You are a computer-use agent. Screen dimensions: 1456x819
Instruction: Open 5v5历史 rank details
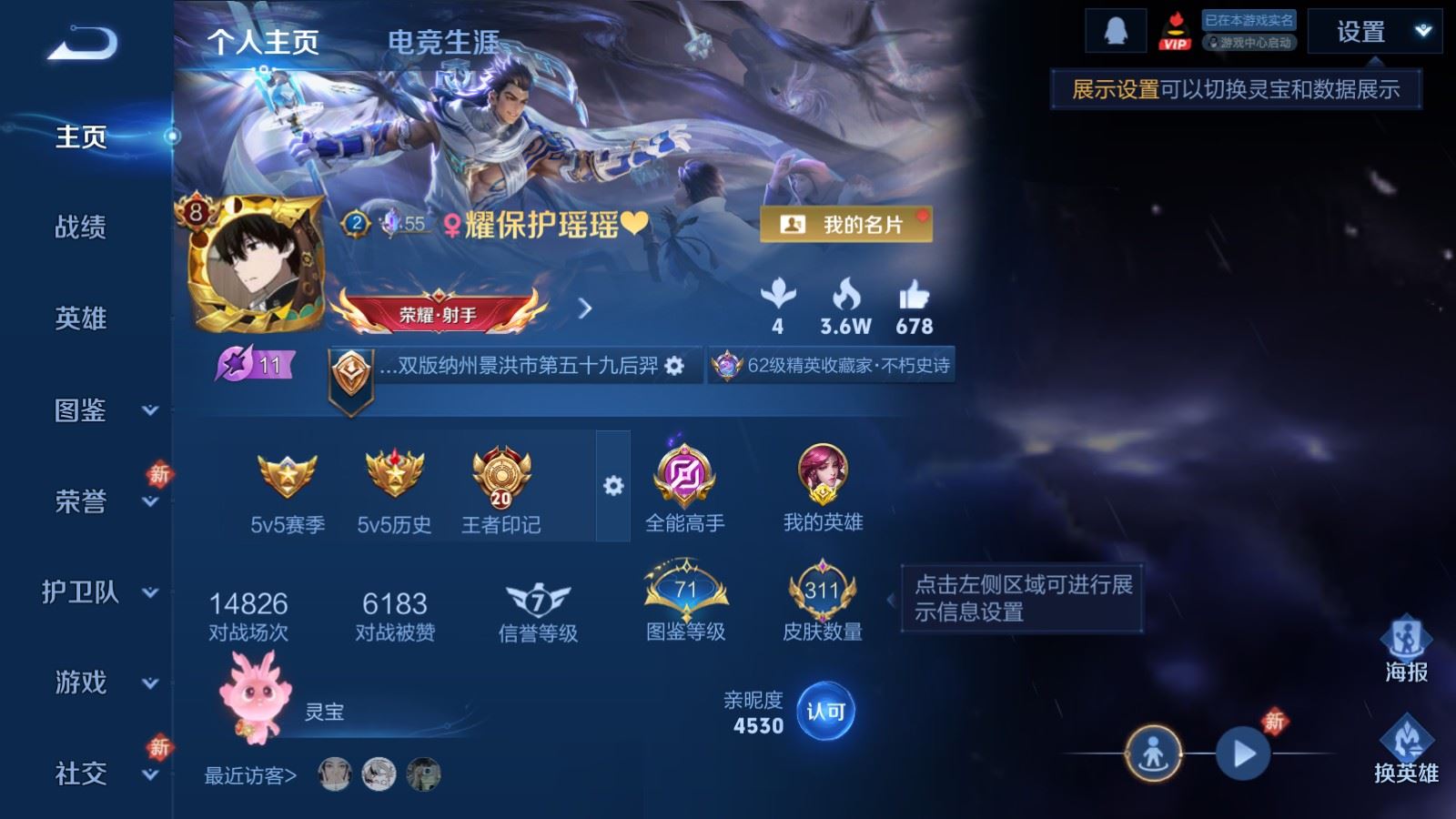click(x=393, y=477)
